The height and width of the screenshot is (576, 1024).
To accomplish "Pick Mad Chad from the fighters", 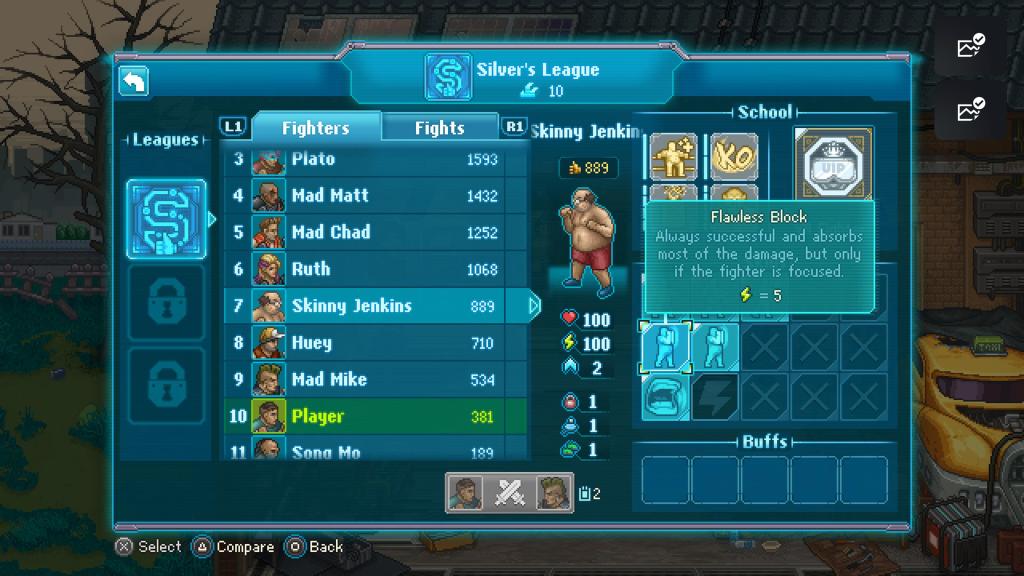I will point(375,233).
